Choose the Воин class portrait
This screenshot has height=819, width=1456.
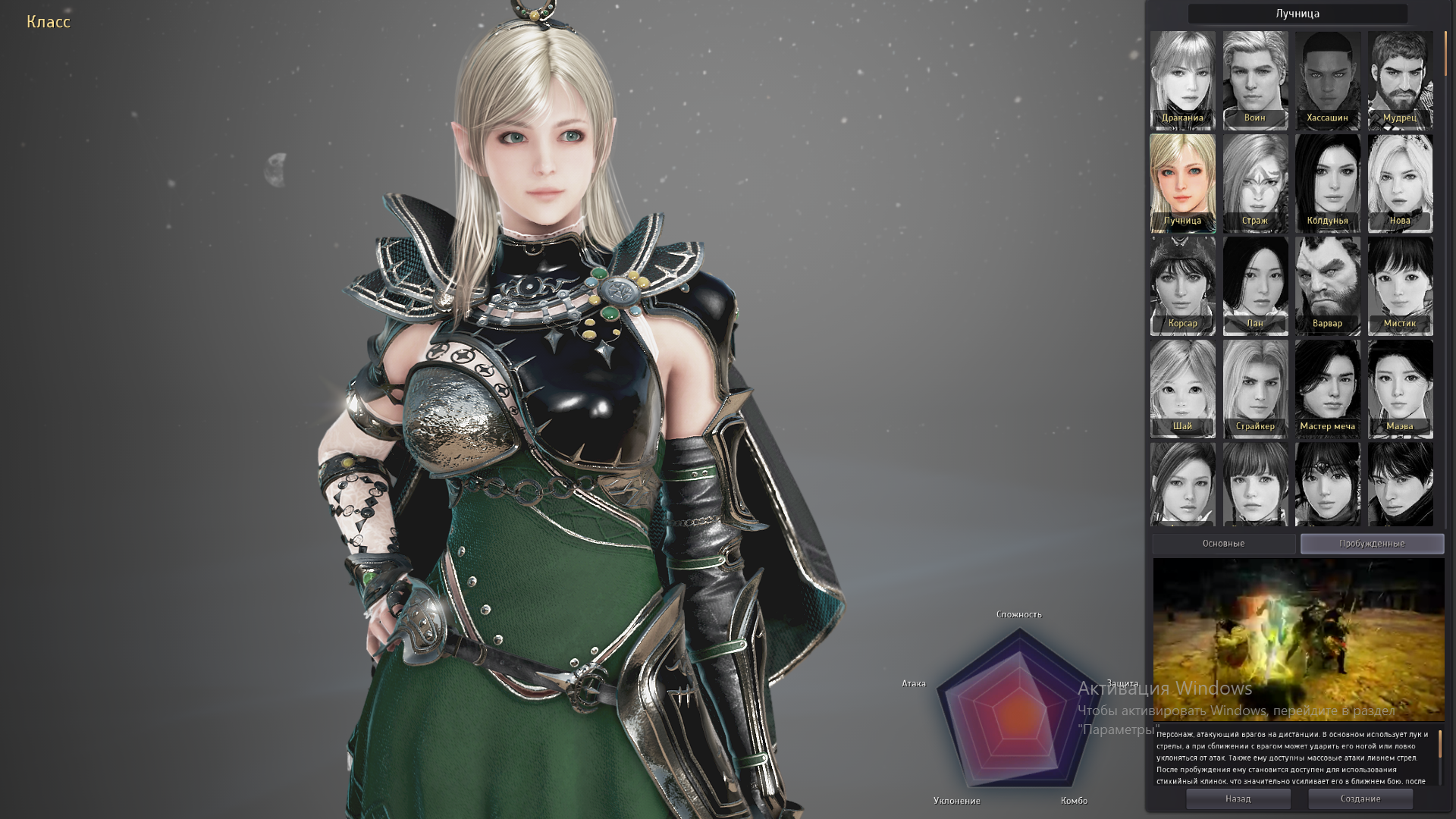point(1255,79)
